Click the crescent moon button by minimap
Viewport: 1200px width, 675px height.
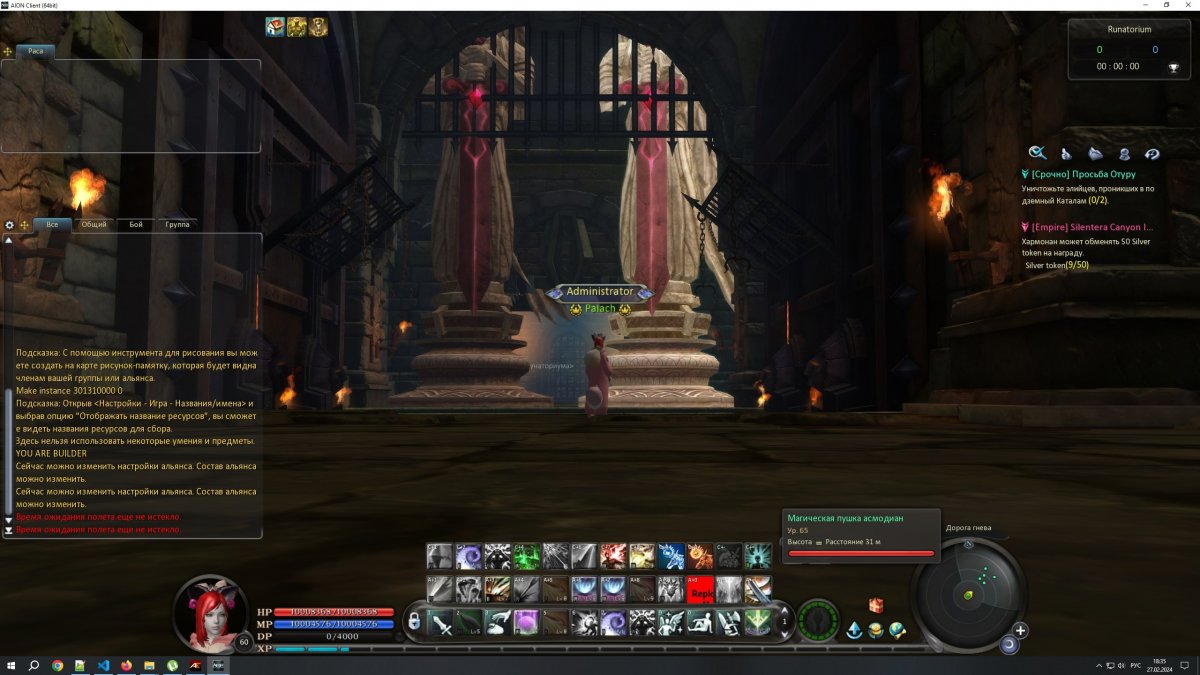click(x=1008, y=646)
